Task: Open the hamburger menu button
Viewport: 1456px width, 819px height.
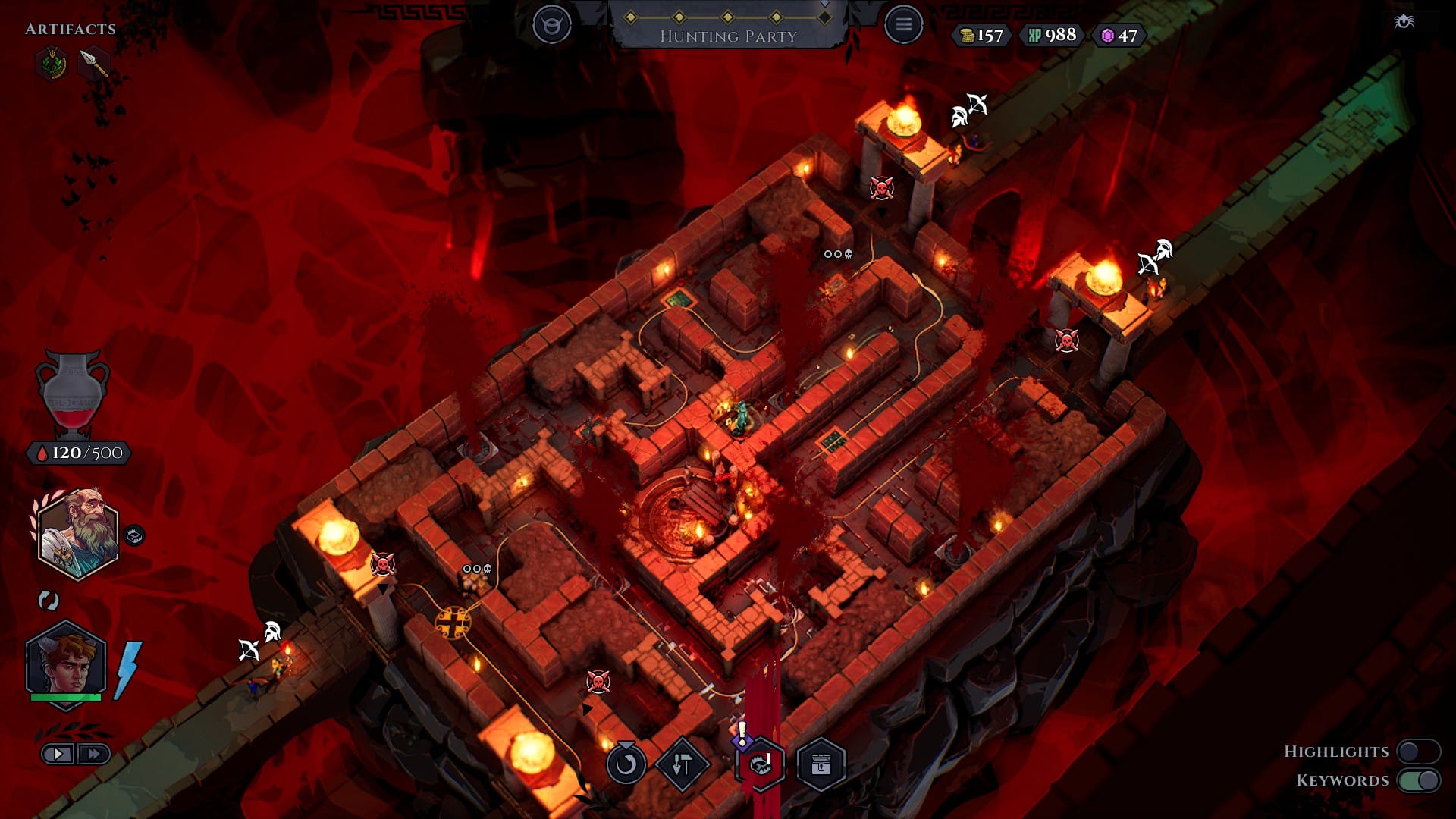Action: point(903,25)
